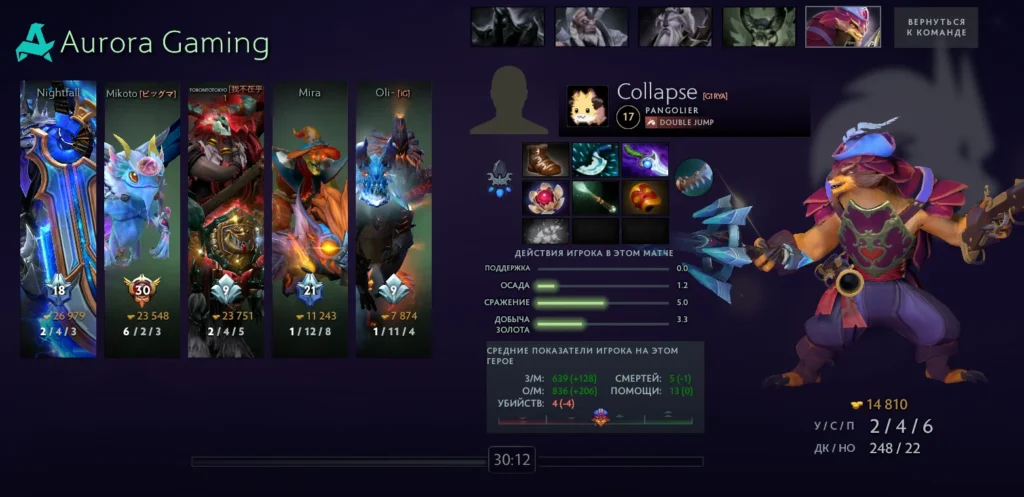This screenshot has height=497, width=1024.
Task: Inspect the red orb flower item
Action: pos(546,197)
